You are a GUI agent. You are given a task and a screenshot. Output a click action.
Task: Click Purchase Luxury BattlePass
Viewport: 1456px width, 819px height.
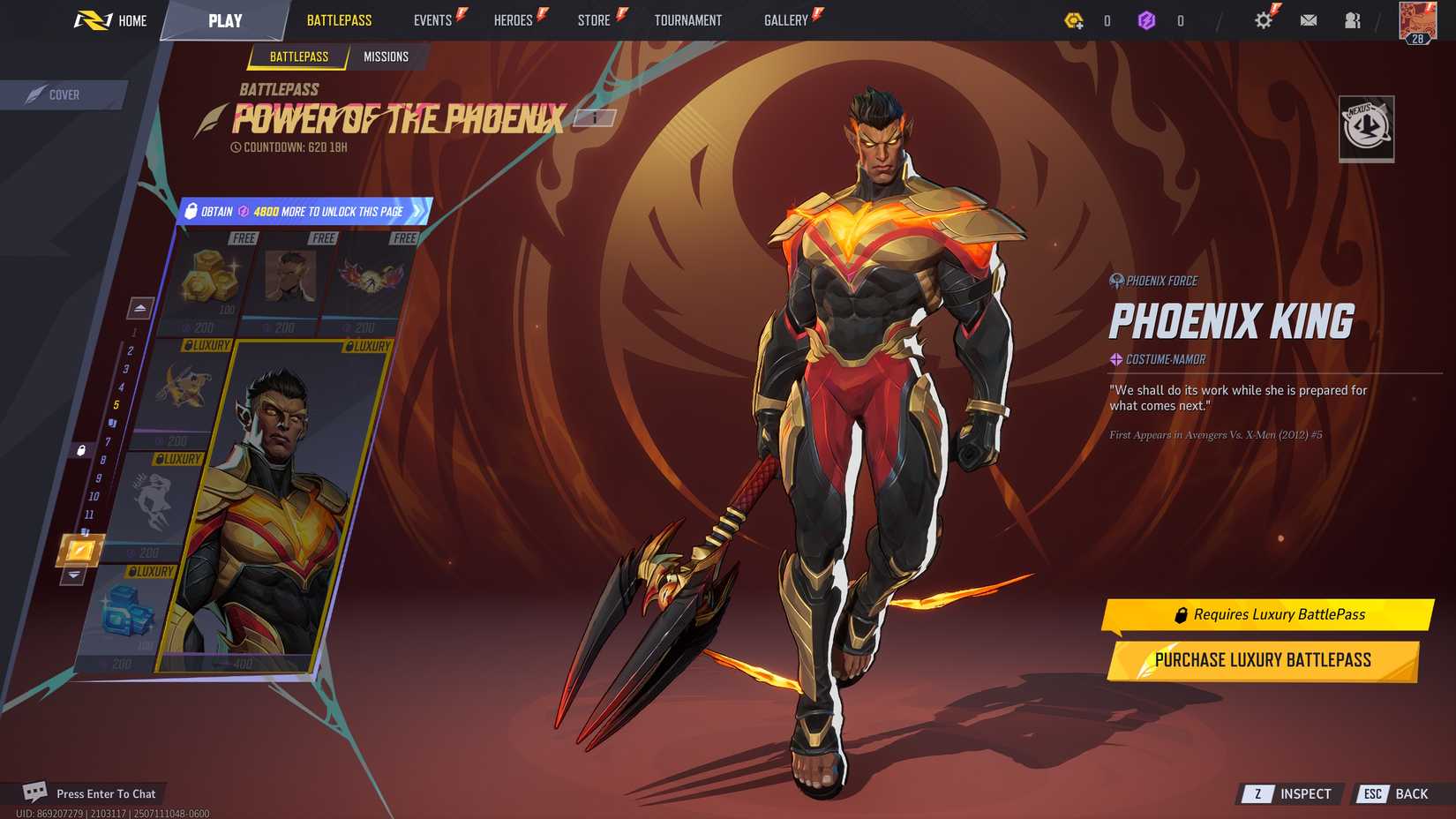(x=1262, y=659)
